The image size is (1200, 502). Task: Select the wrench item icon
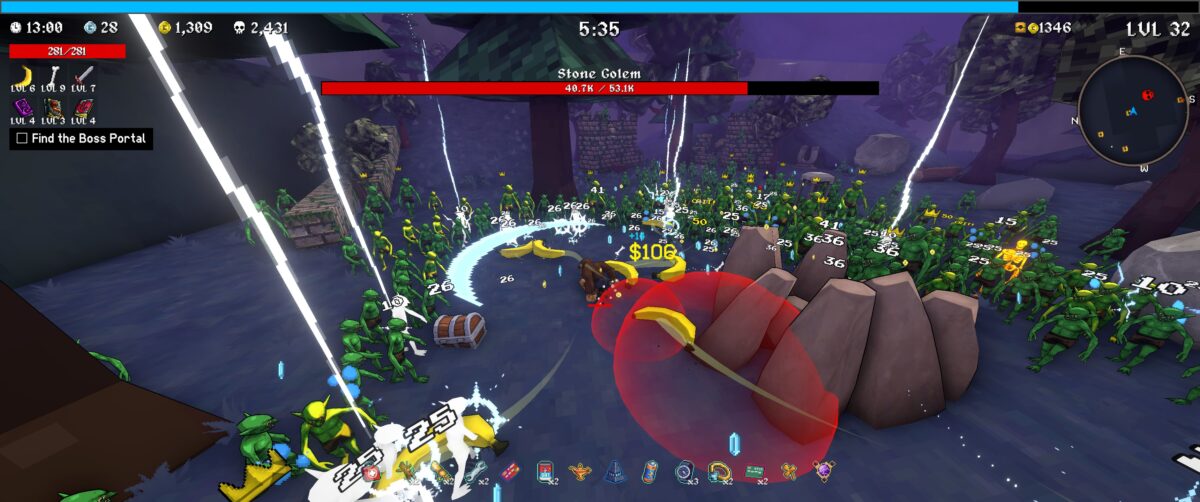[x=474, y=470]
